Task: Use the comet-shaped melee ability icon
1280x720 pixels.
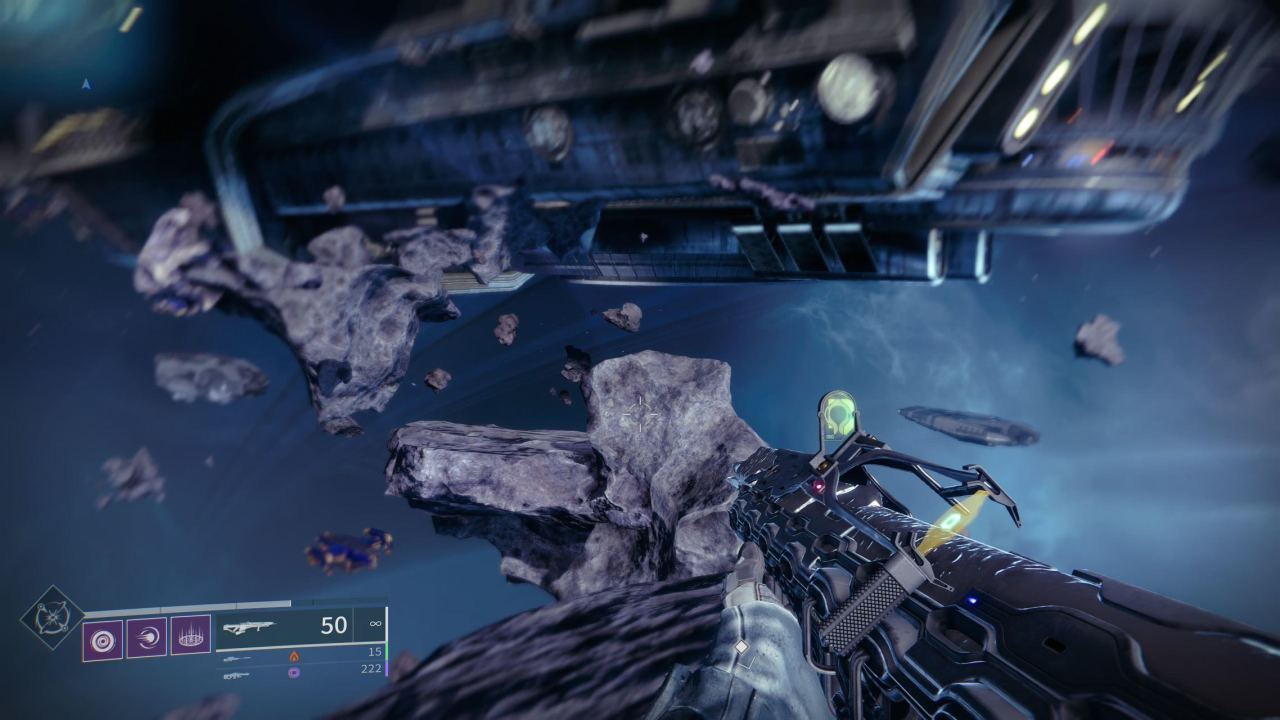Action: 146,637
